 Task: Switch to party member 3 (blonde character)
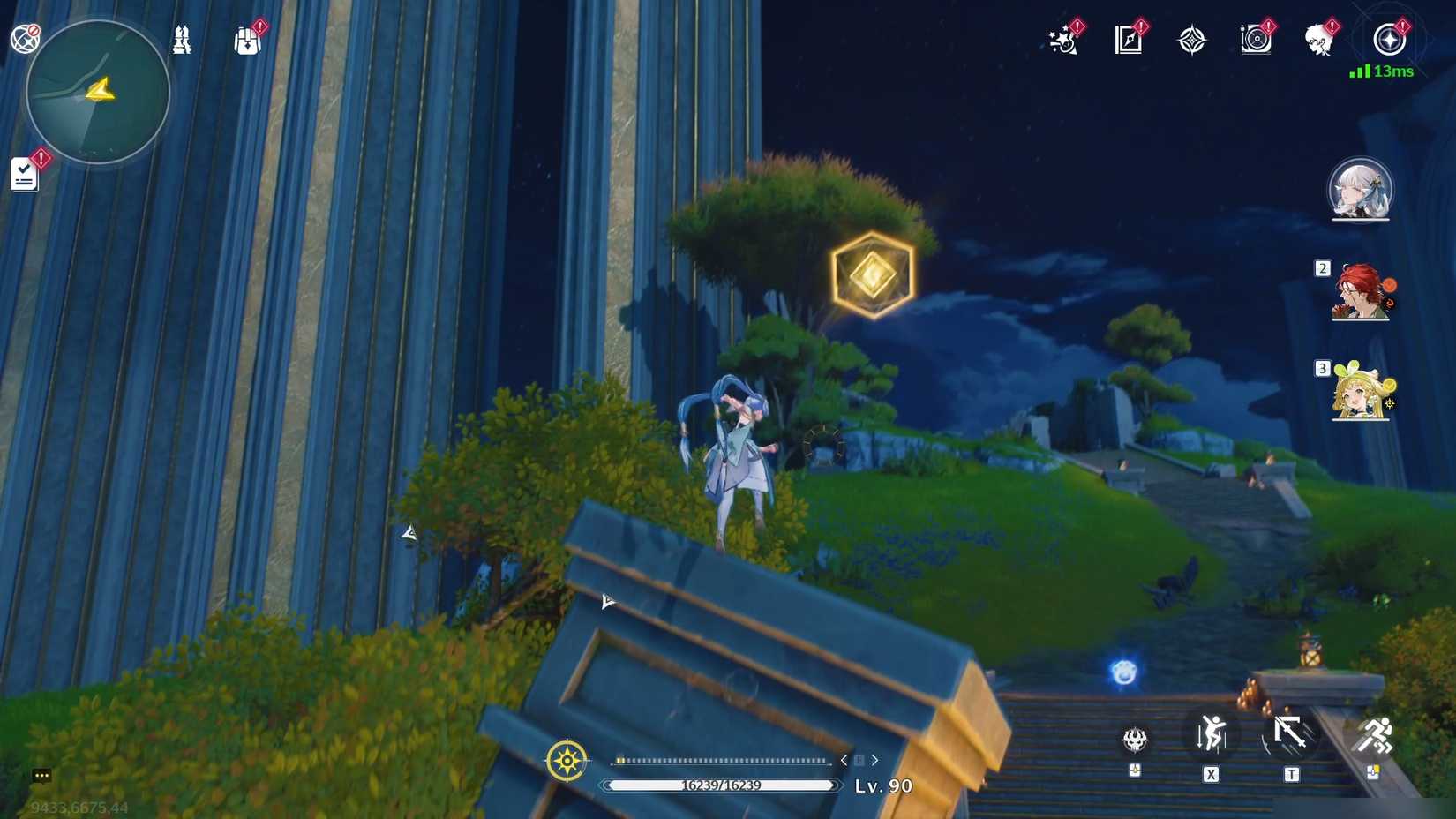click(1362, 399)
